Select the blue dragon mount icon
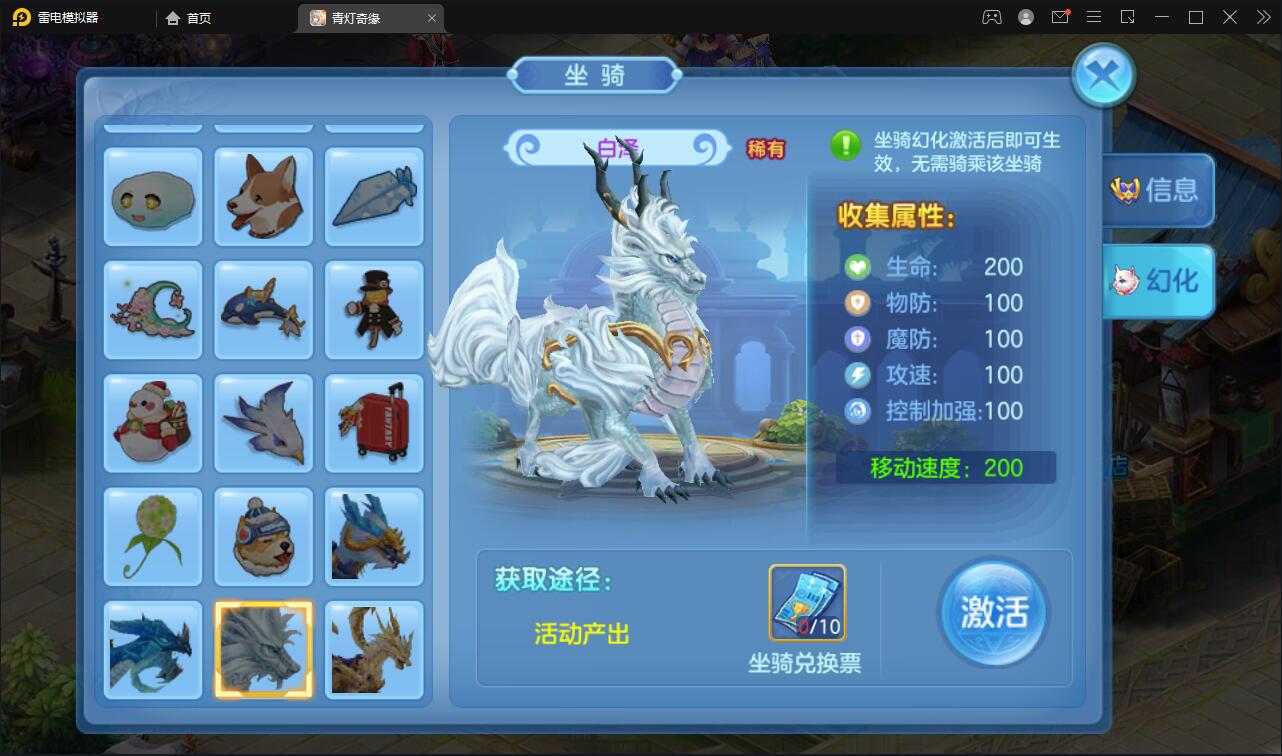The height and width of the screenshot is (756, 1282). pos(152,650)
